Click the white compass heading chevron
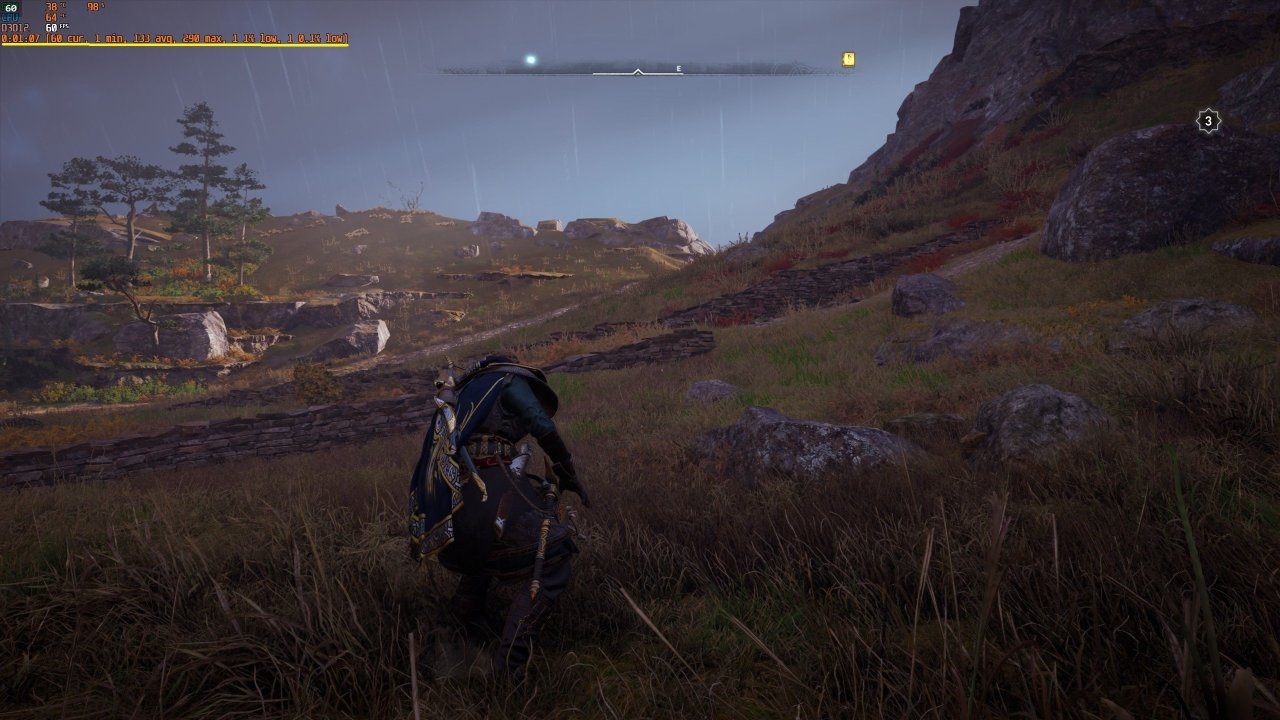Image resolution: width=1280 pixels, height=720 pixels. tap(636, 71)
